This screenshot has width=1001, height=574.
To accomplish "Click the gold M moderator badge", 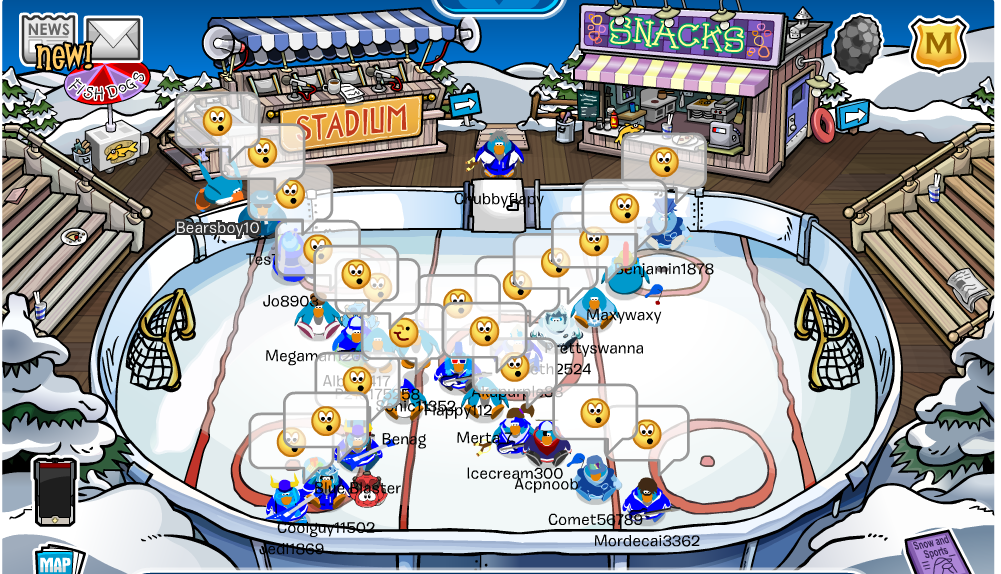I will point(937,43).
